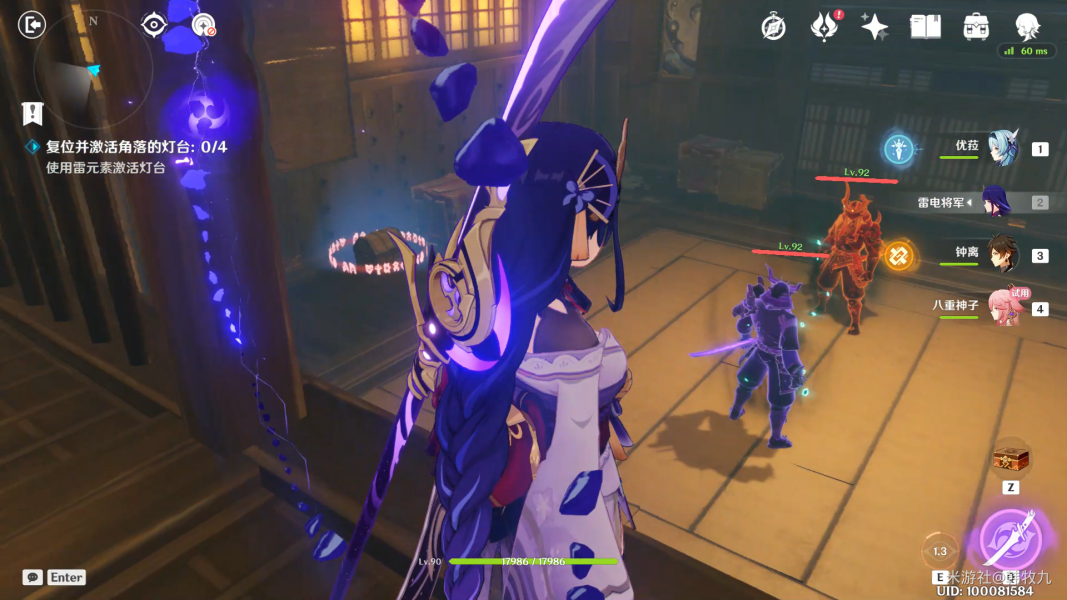Unleash the glowing purple sword elemental burst
Image resolution: width=1067 pixels, height=600 pixels.
(x=1011, y=538)
